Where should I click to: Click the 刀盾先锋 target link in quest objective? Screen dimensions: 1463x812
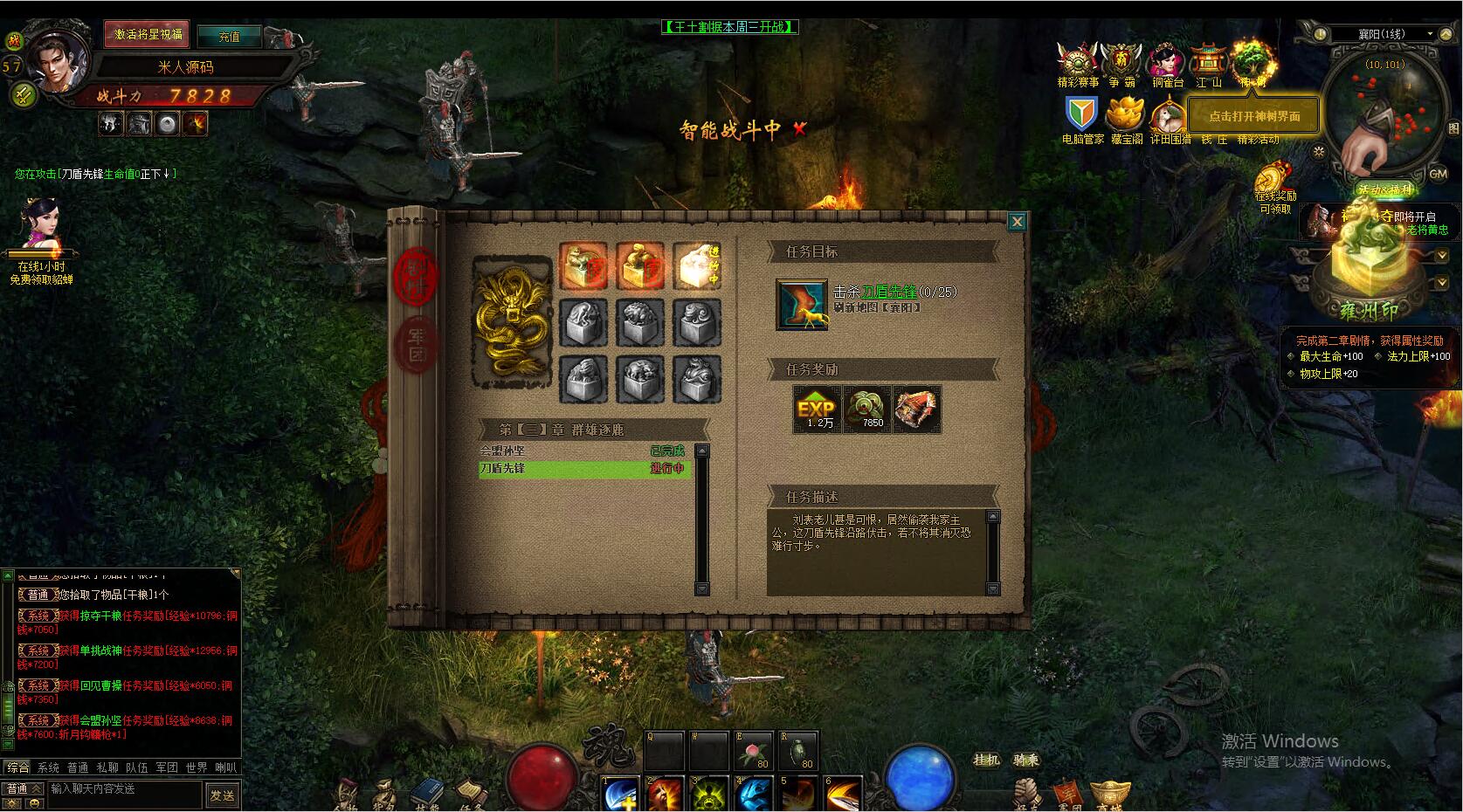point(888,292)
